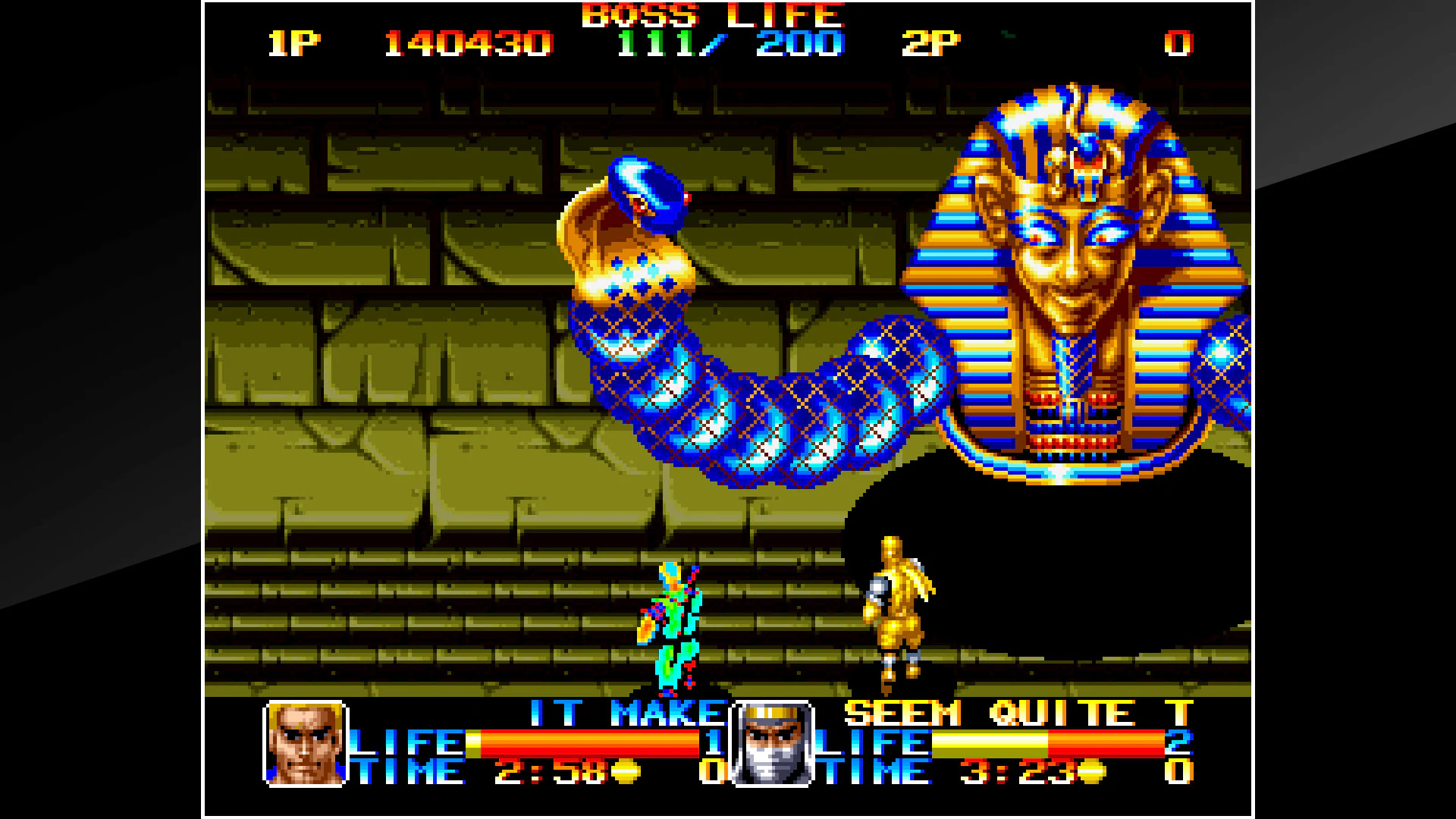Expand the 2P score display showing 0

(1179, 43)
